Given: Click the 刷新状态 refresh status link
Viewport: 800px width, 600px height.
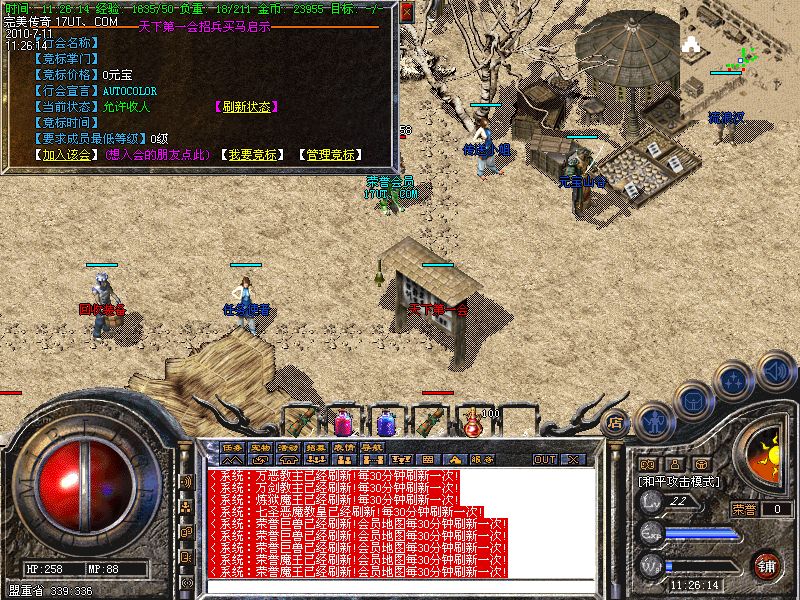Looking at the screenshot, I should (246, 107).
